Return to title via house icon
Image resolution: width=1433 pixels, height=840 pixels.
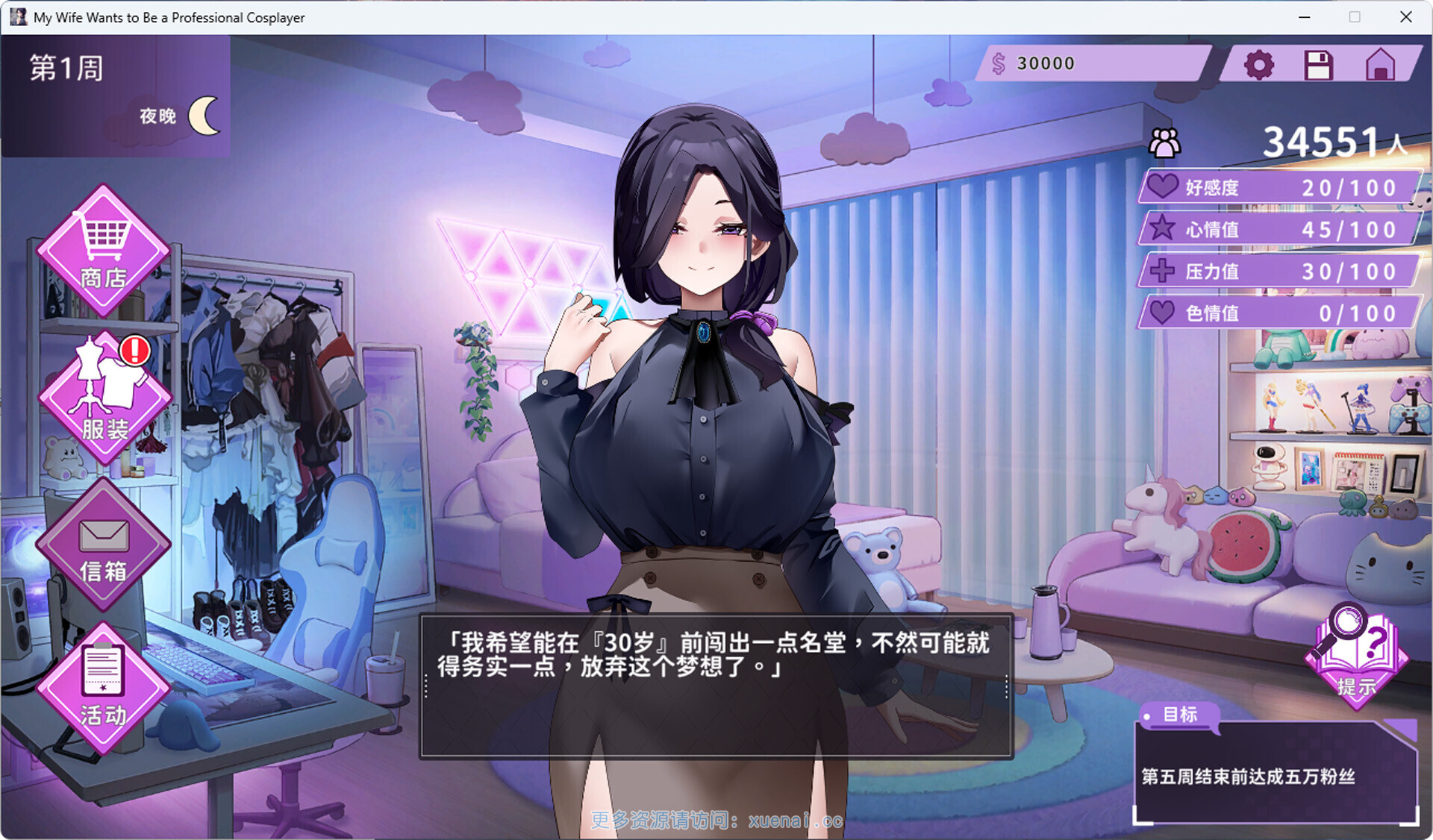[1380, 65]
